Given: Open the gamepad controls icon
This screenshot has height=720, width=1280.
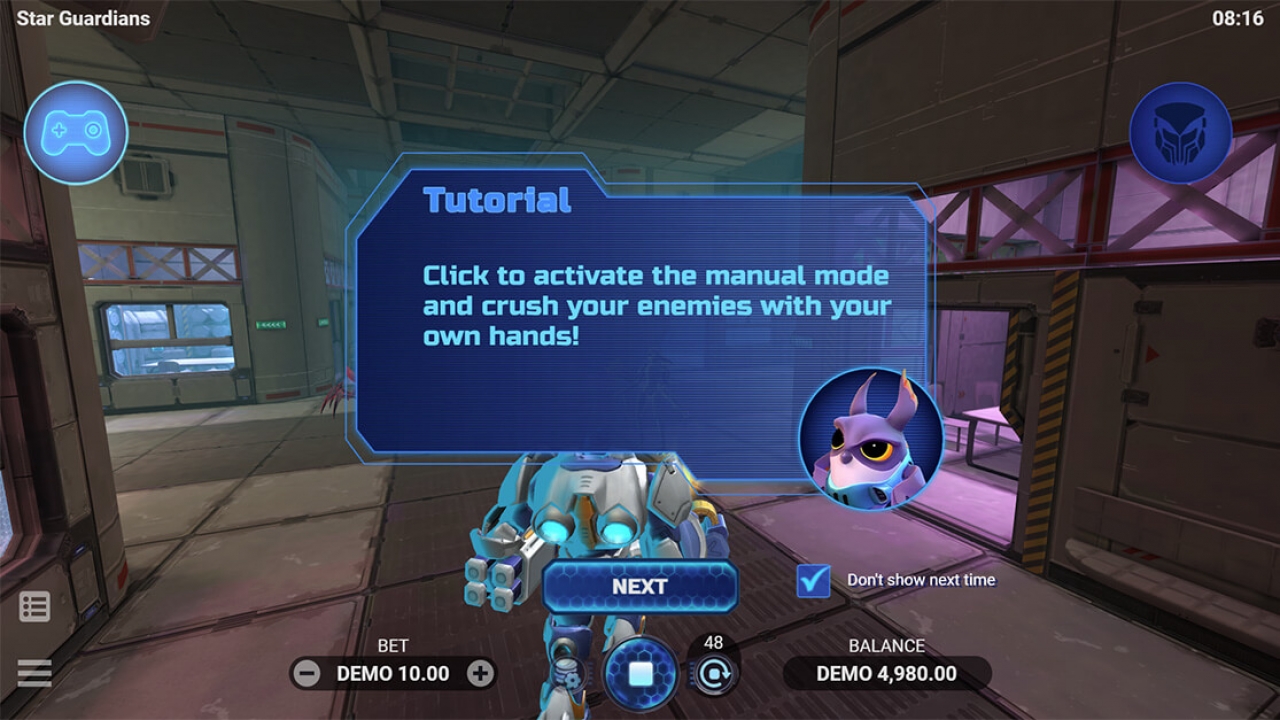Looking at the screenshot, I should 76,133.
